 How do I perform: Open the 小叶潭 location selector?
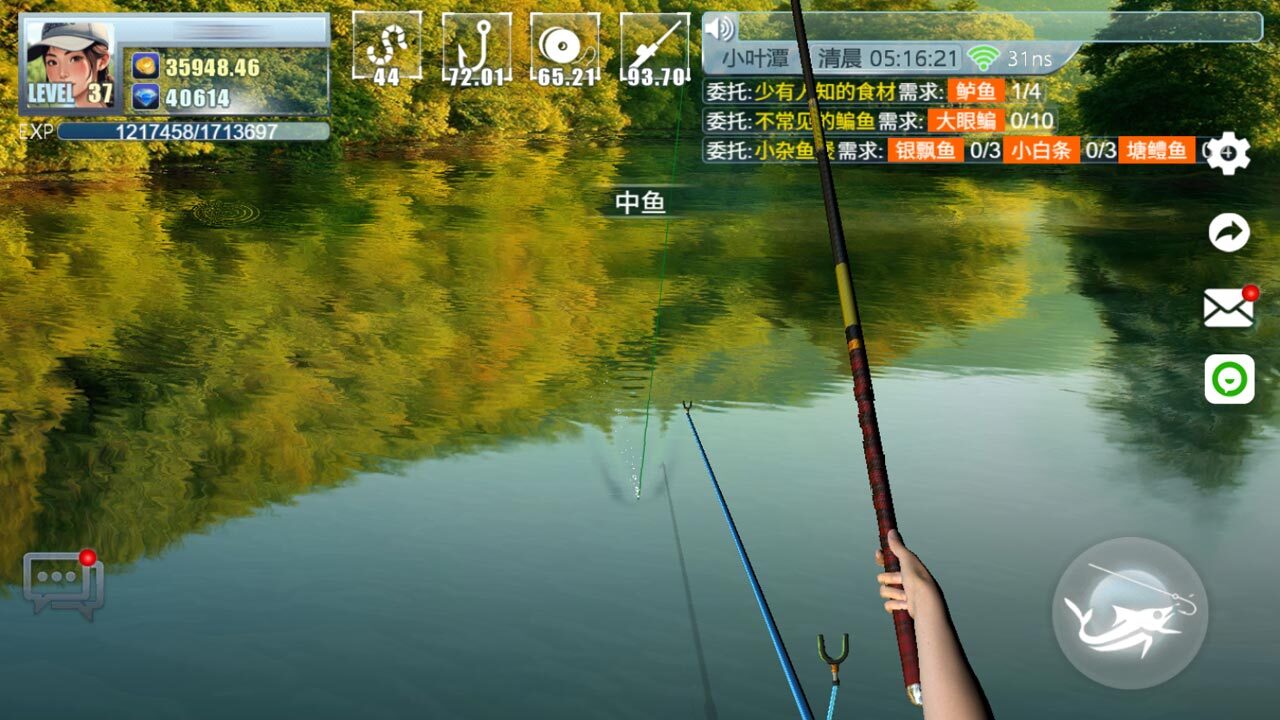tap(756, 59)
